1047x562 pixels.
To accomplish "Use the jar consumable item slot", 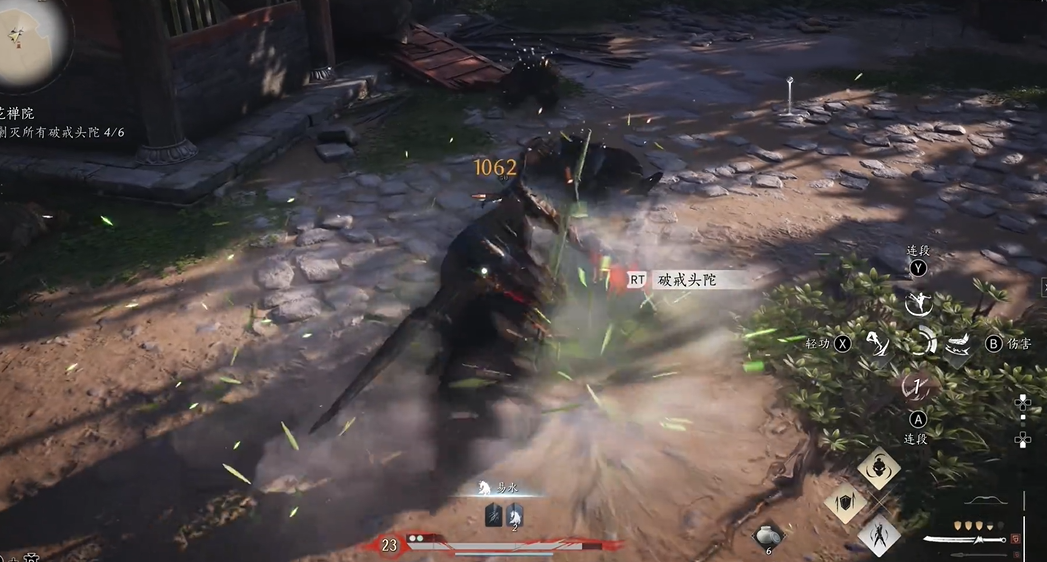I will coord(768,536).
